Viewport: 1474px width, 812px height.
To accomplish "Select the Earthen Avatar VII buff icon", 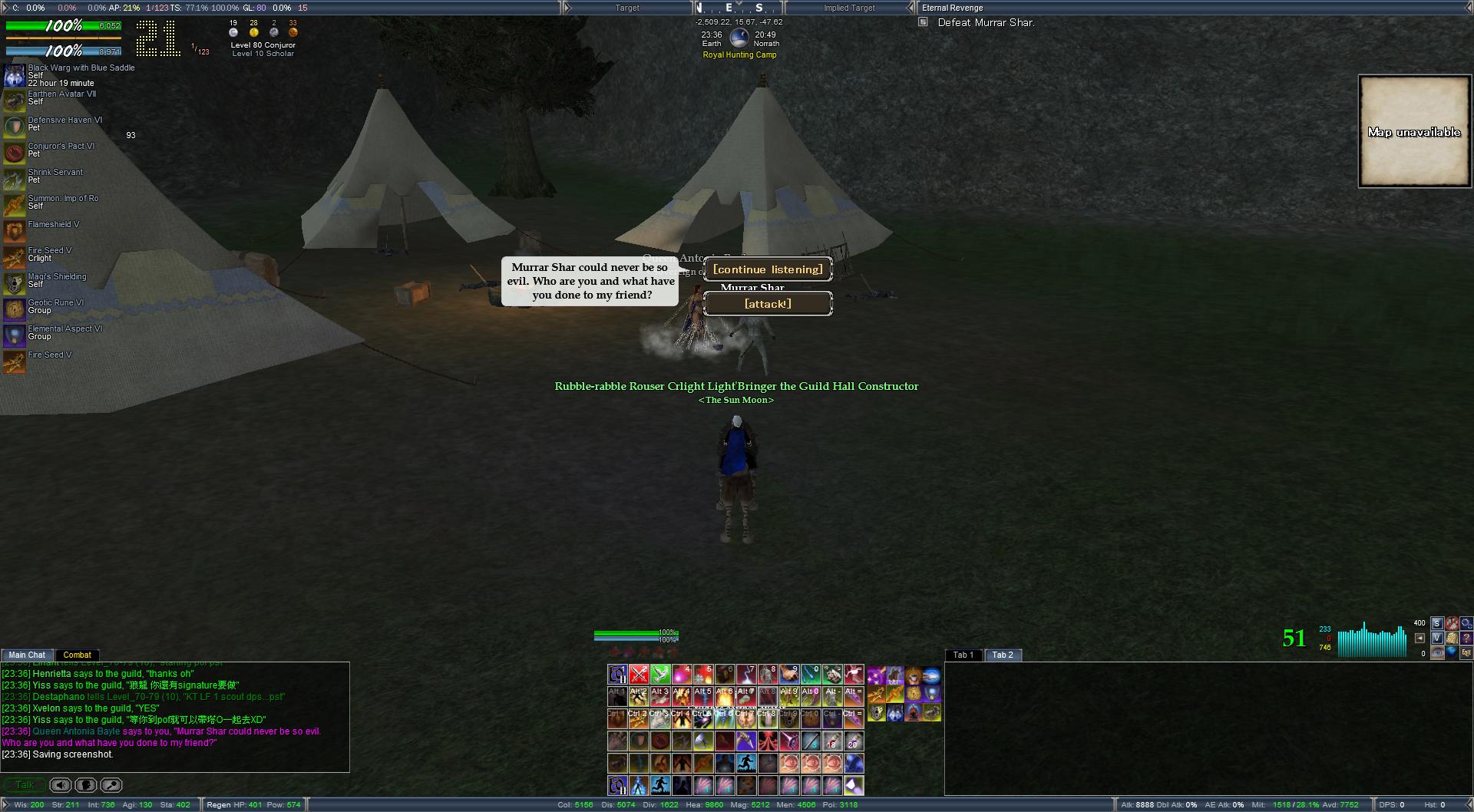I will point(14,101).
